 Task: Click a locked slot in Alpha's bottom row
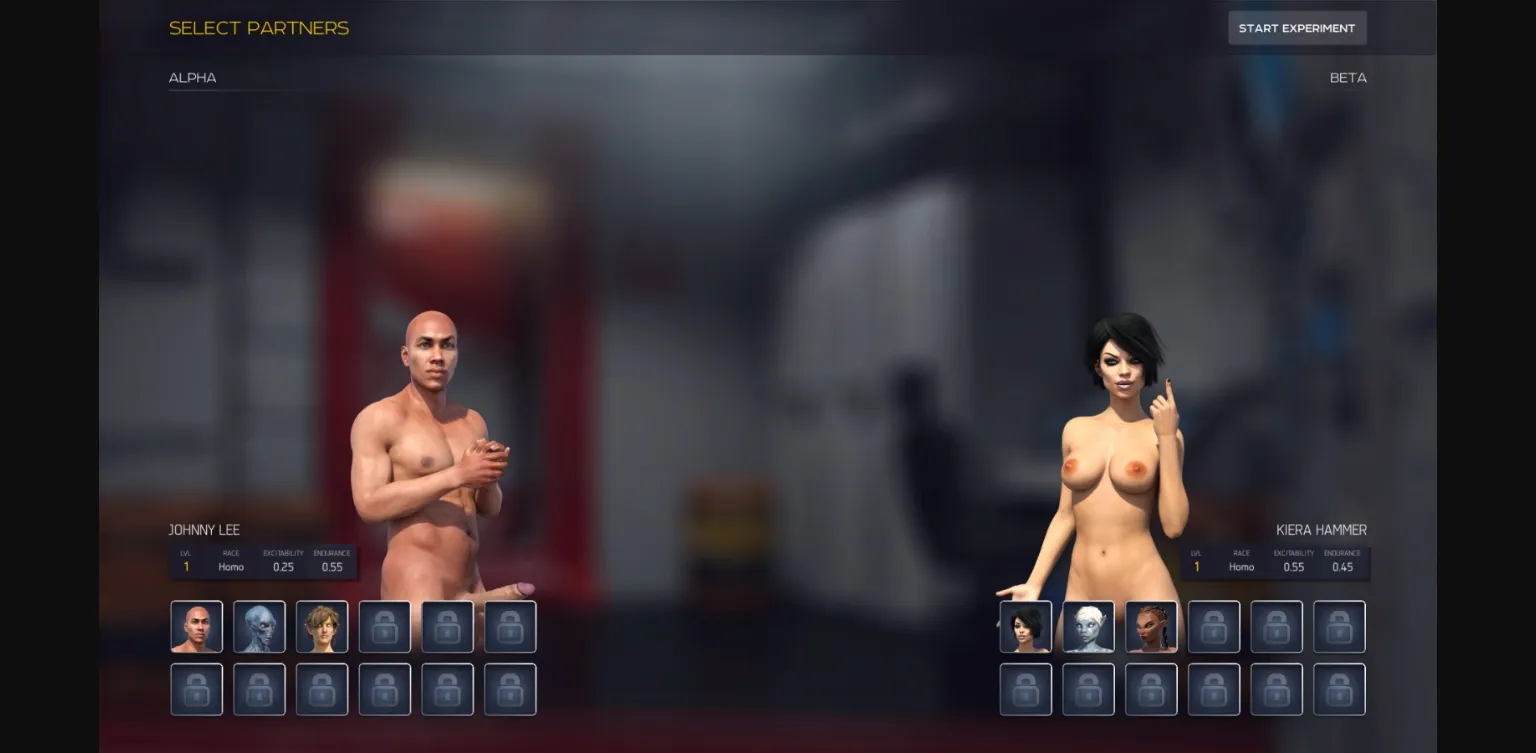(x=196, y=689)
